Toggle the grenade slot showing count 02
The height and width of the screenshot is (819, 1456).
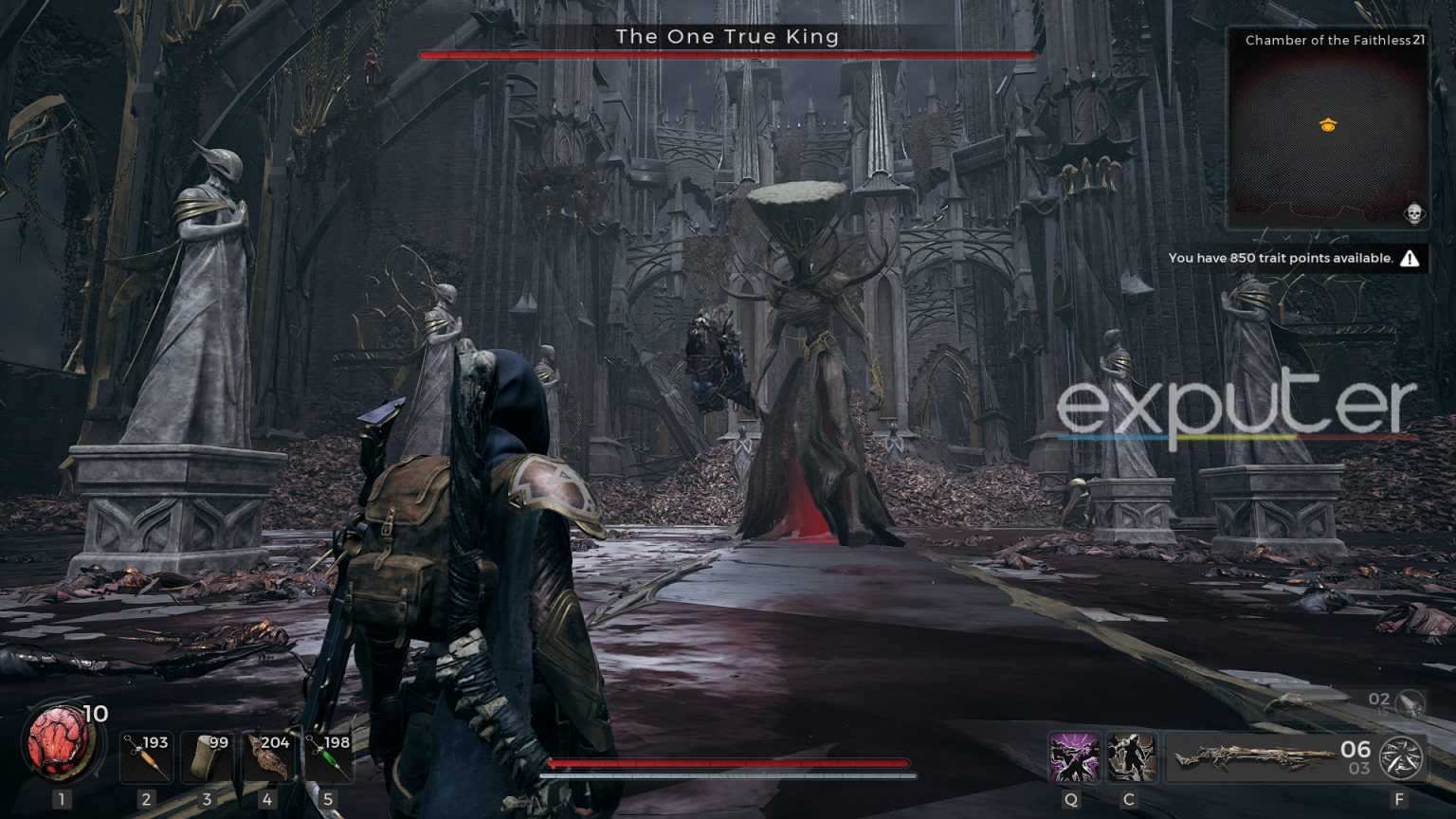1392,703
